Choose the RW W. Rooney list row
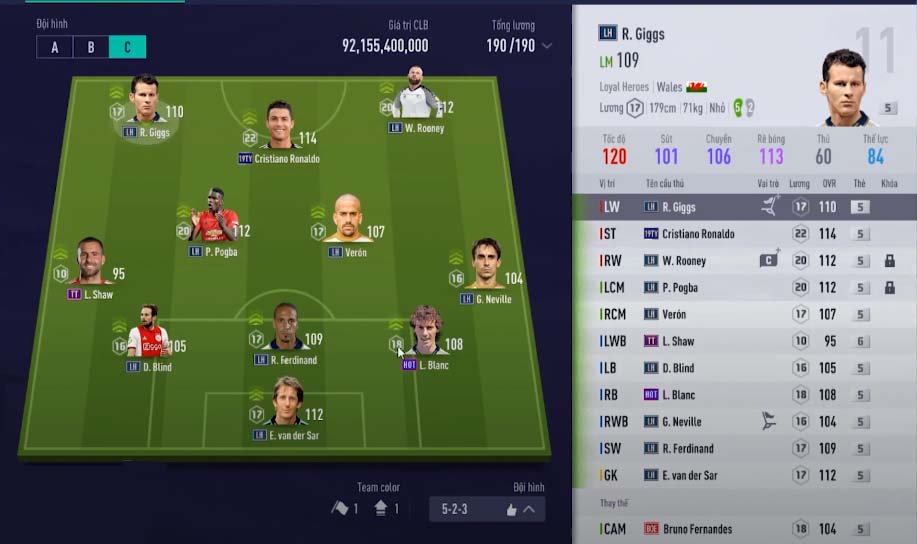 [x=743, y=261]
